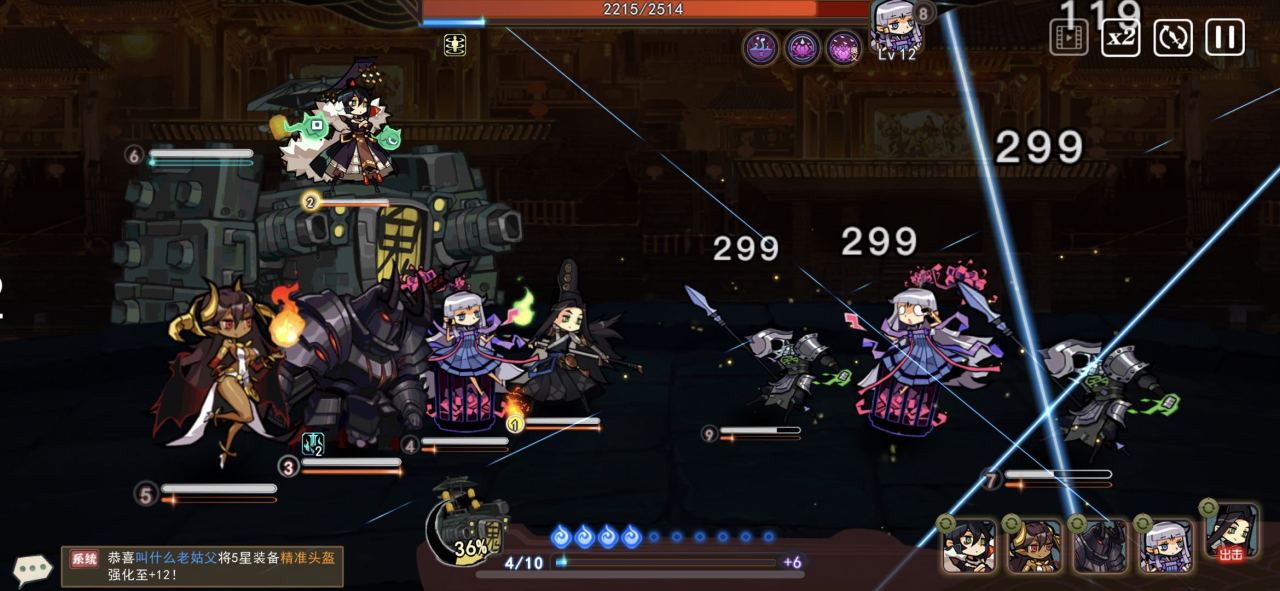Select the silver-haired girl hero portrait
Screen dimensions: 1280x591
[1166, 546]
